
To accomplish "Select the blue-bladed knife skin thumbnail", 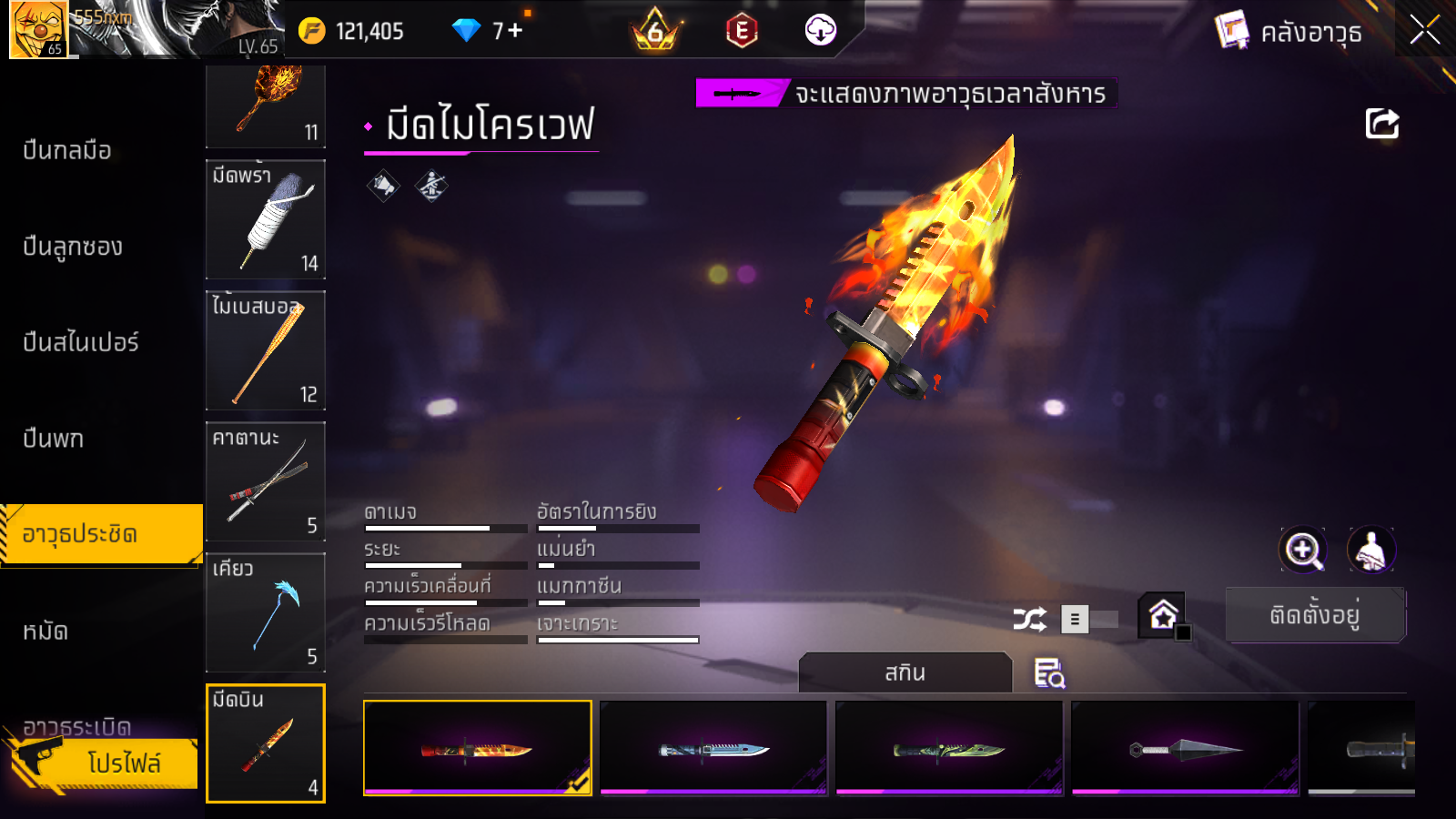I will pyautogui.click(x=713, y=748).
